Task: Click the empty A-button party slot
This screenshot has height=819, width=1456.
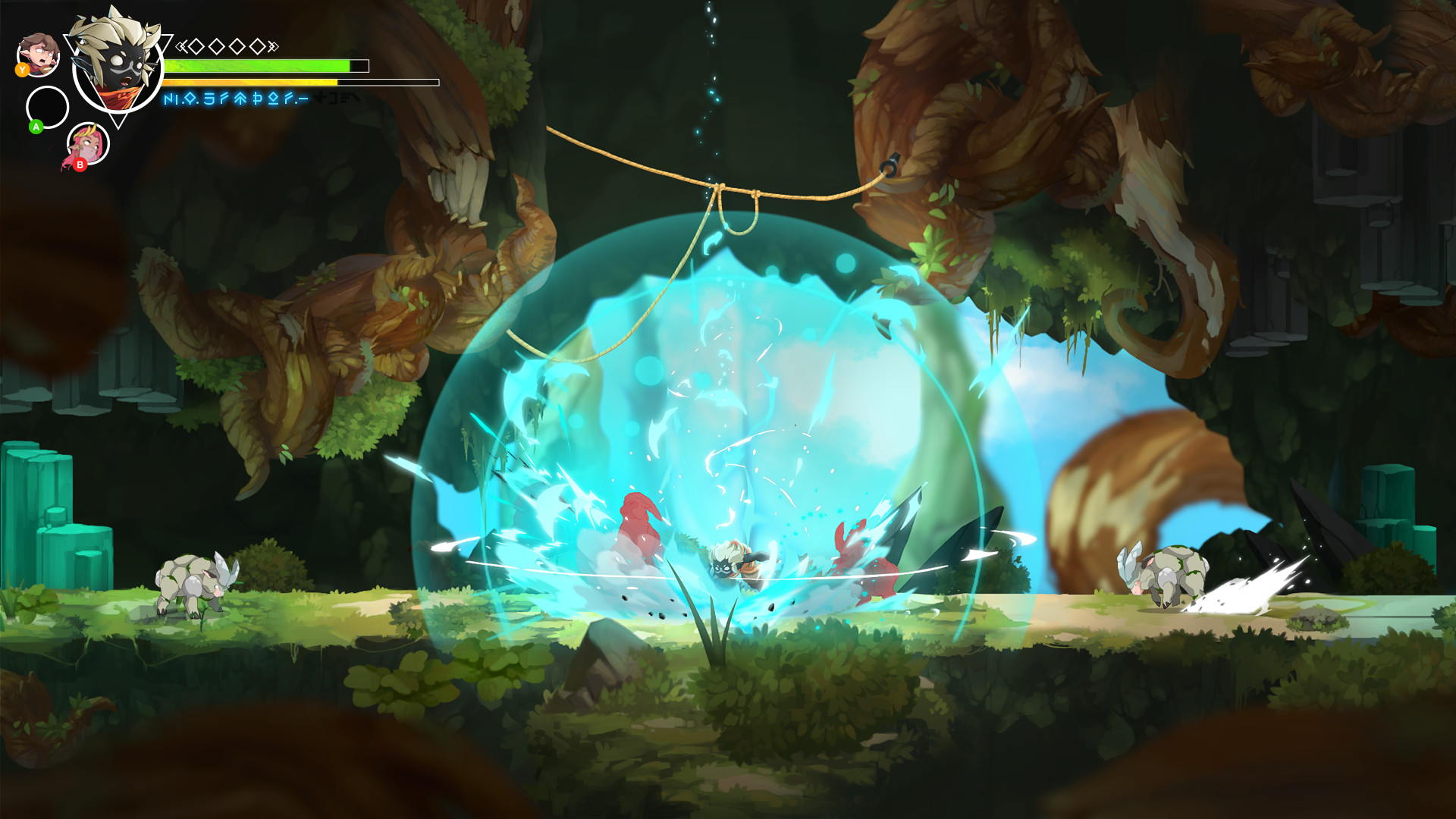Action: [x=46, y=107]
